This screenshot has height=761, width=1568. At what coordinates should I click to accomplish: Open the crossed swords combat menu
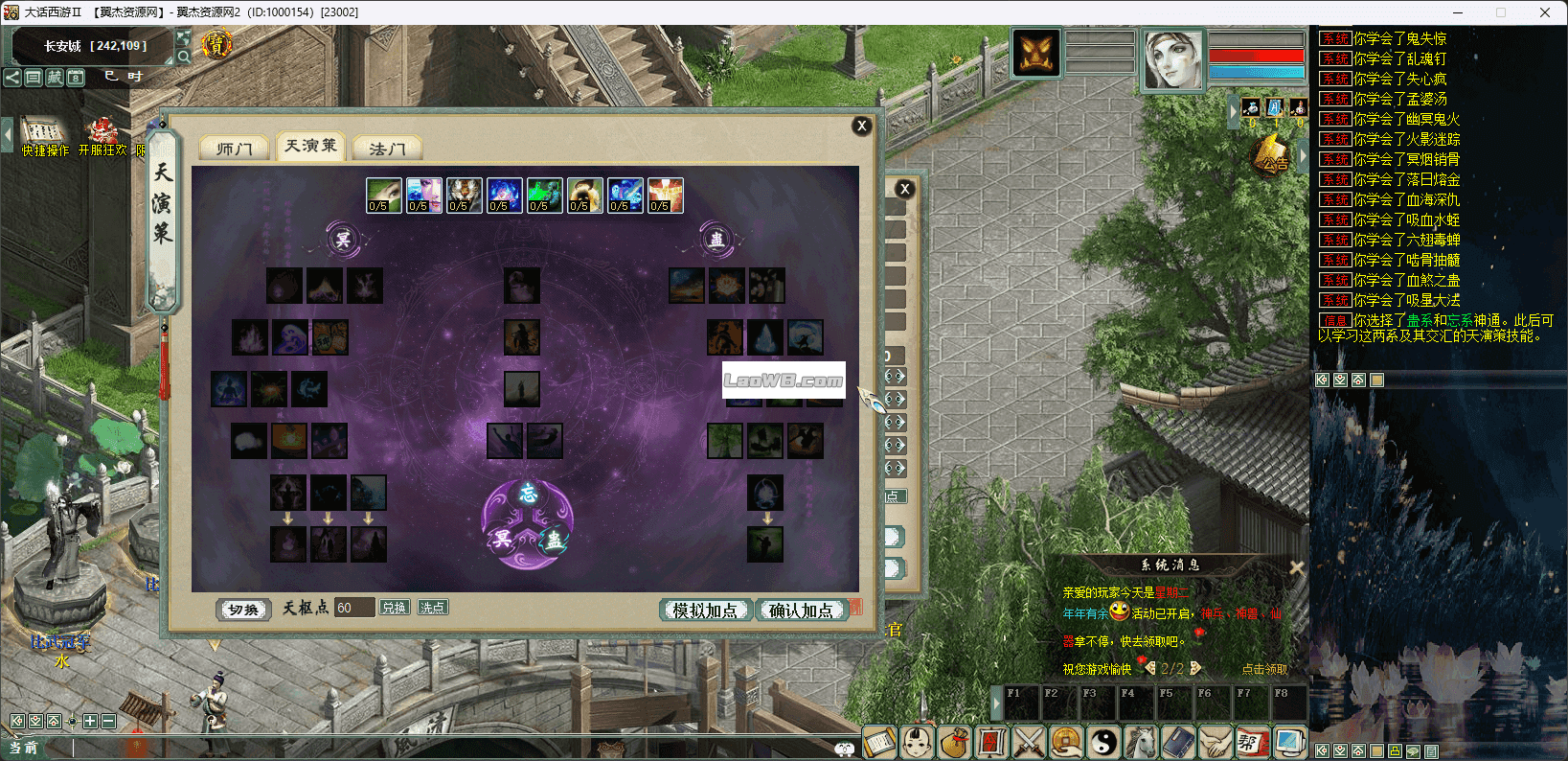[x=1028, y=742]
